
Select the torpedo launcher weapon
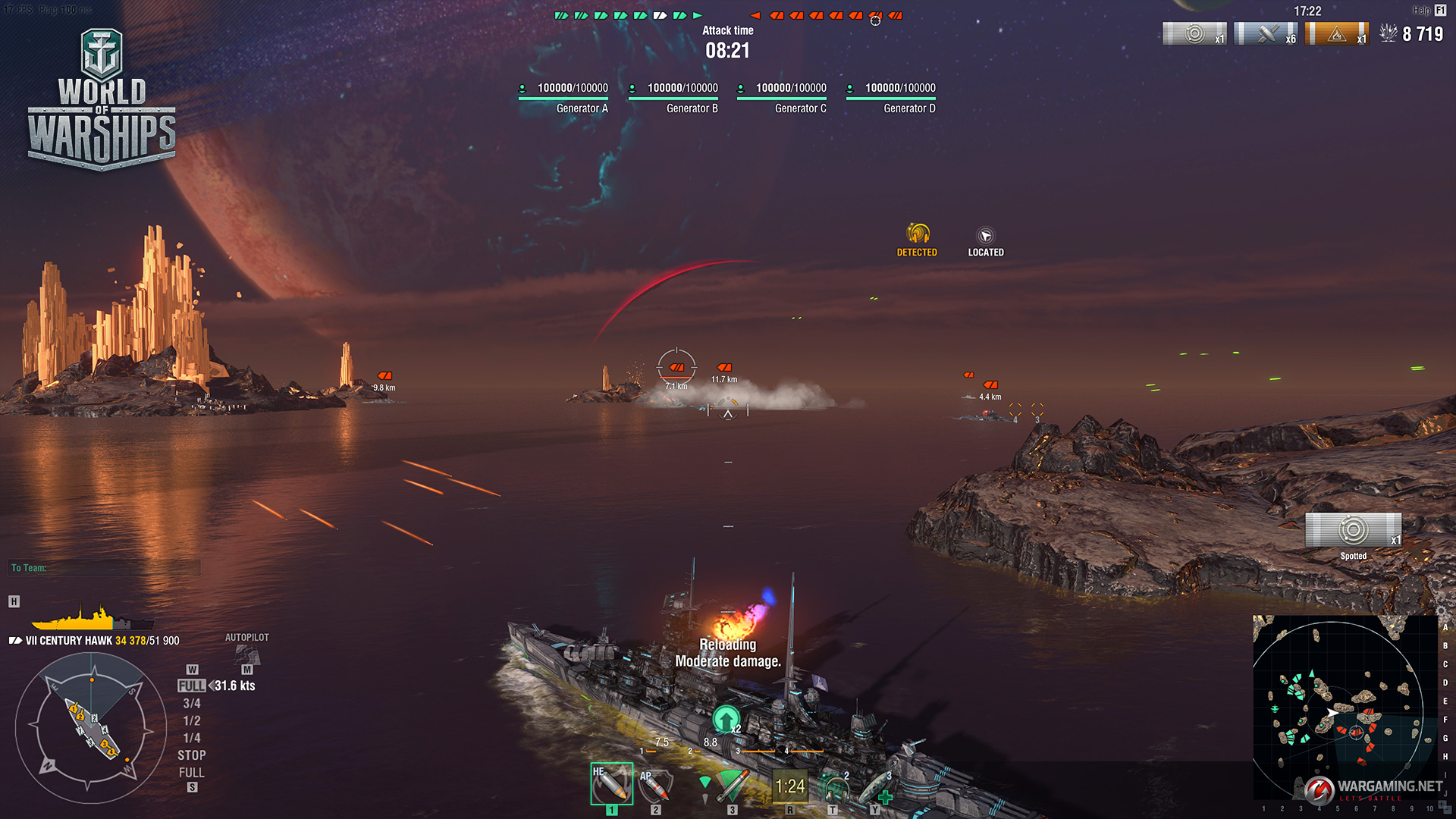[731, 786]
